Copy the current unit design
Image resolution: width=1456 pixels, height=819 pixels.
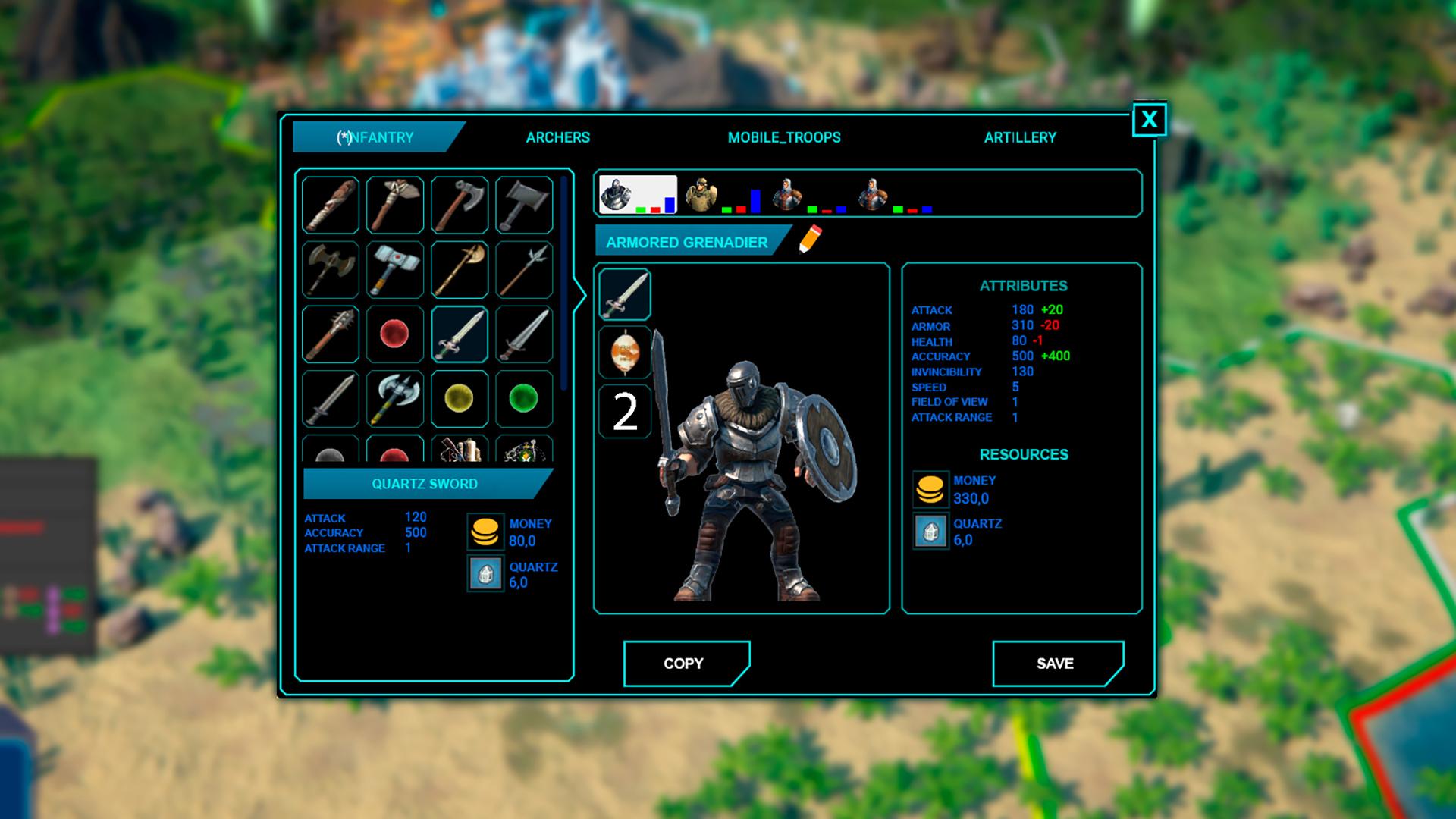[685, 664]
